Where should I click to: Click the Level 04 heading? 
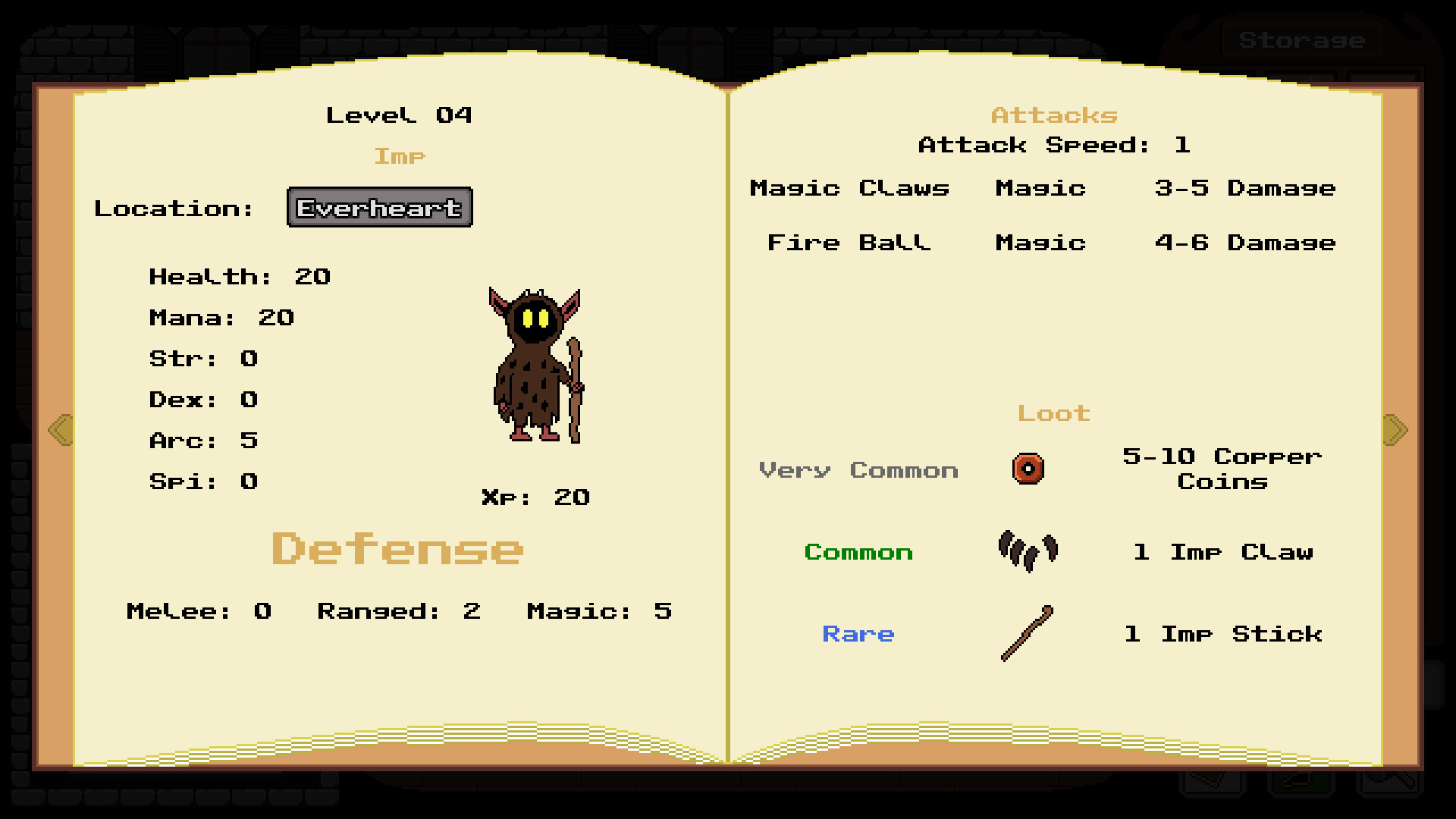pyautogui.click(x=400, y=115)
